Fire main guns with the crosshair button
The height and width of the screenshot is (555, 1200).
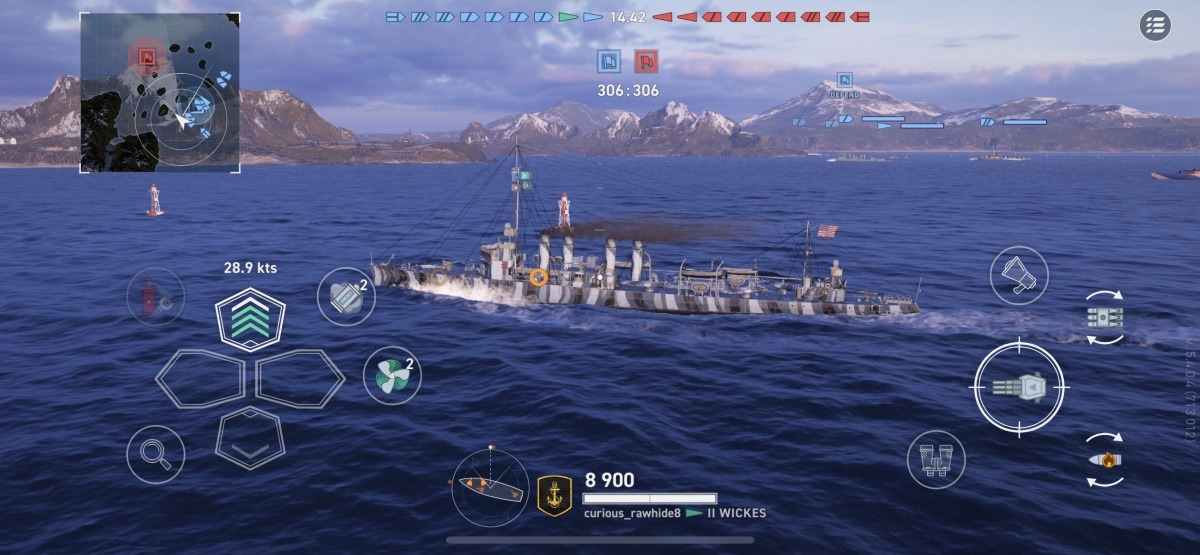tap(1021, 387)
